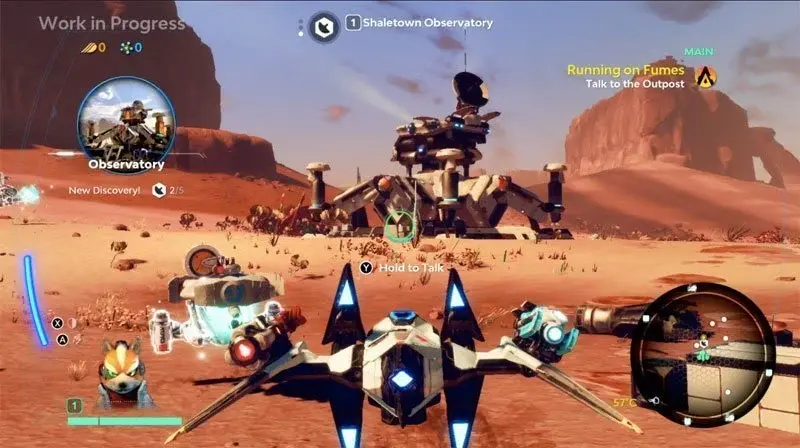
Task: Open the circular radar minimap
Action: [x=708, y=341]
